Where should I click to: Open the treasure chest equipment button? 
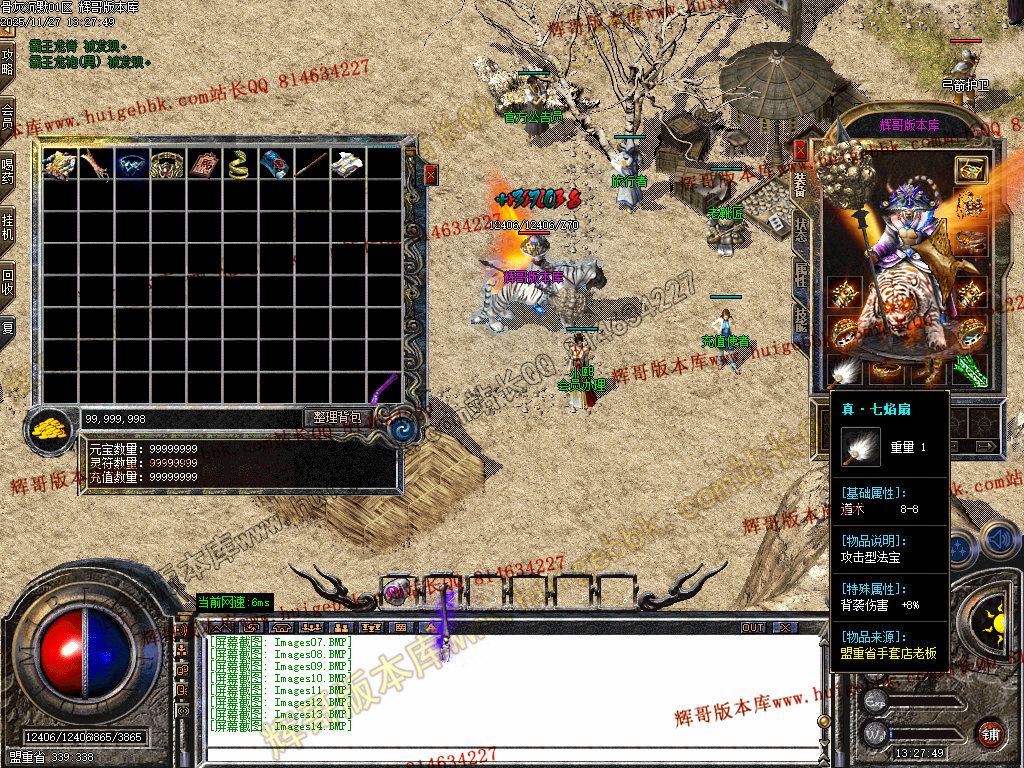pyautogui.click(x=969, y=169)
